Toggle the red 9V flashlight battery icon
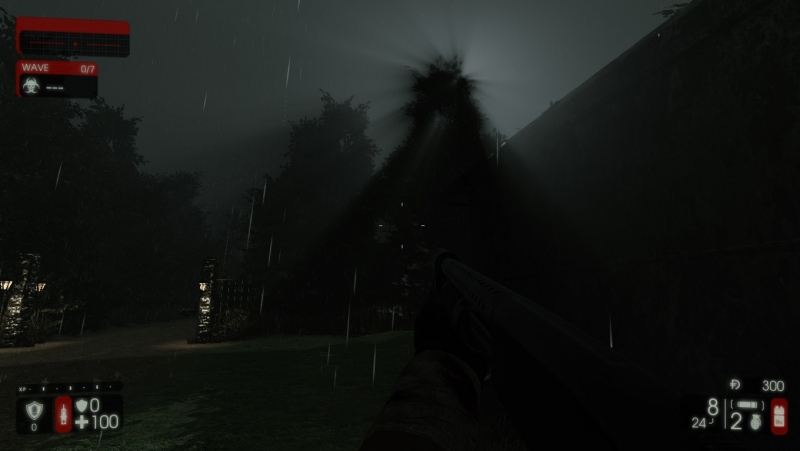The height and width of the screenshot is (451, 800). [779, 415]
